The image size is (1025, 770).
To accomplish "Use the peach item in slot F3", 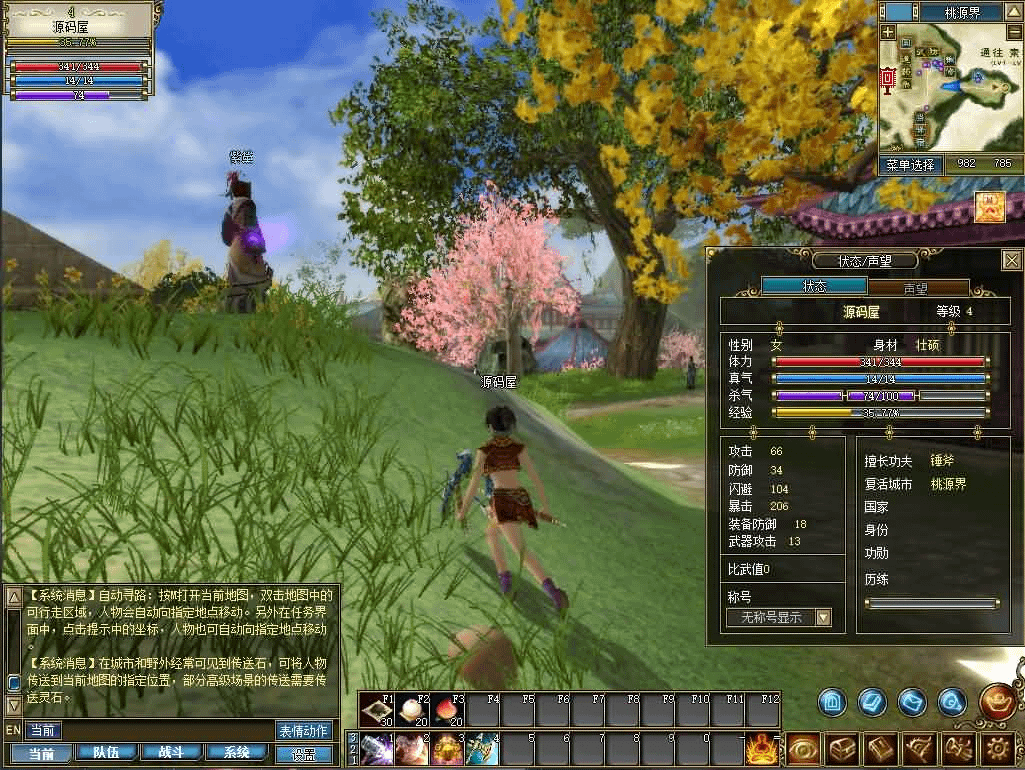I will tap(445, 712).
